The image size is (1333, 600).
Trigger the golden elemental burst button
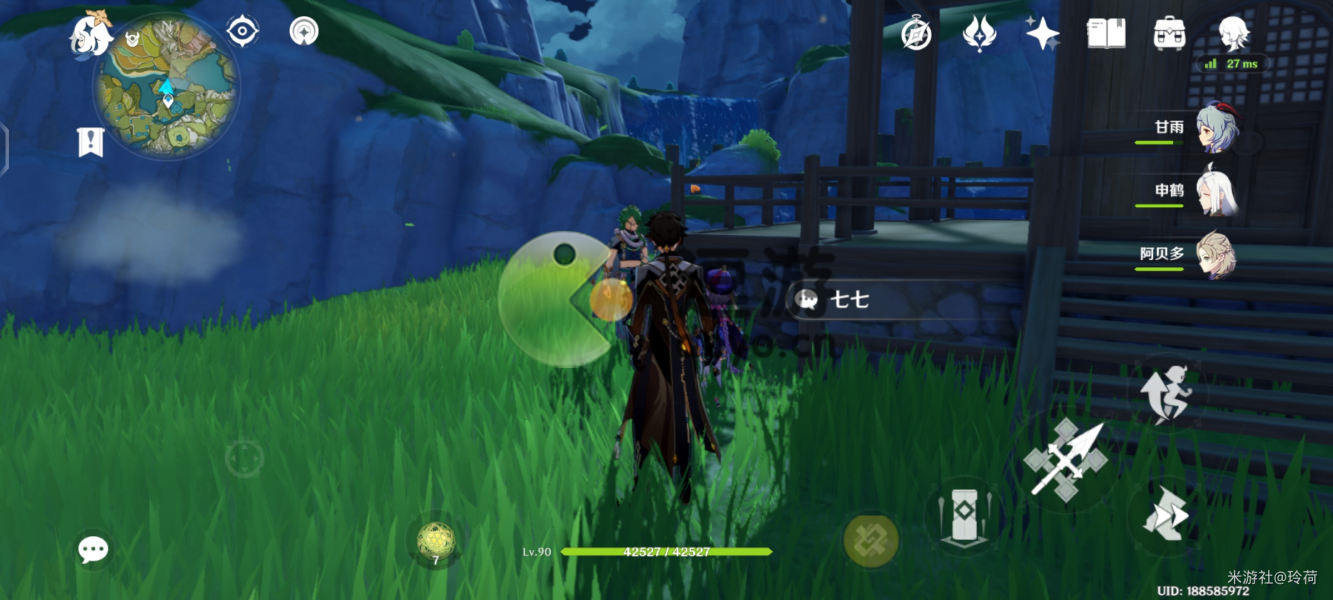click(x=871, y=540)
